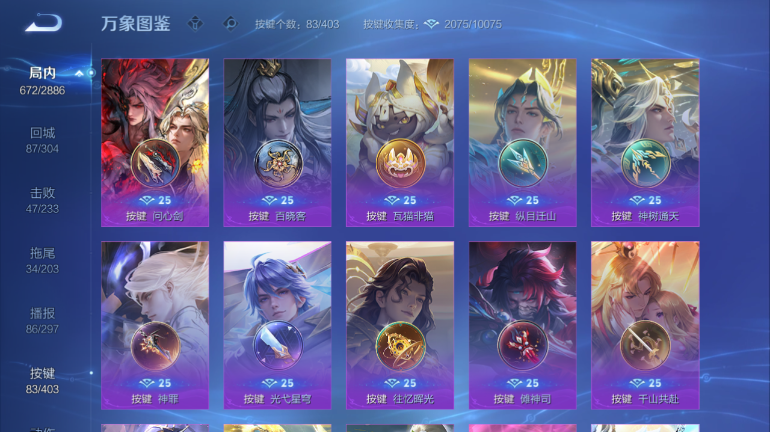Switch to the 击败 tab
This screenshot has height=432, width=770.
[42, 200]
